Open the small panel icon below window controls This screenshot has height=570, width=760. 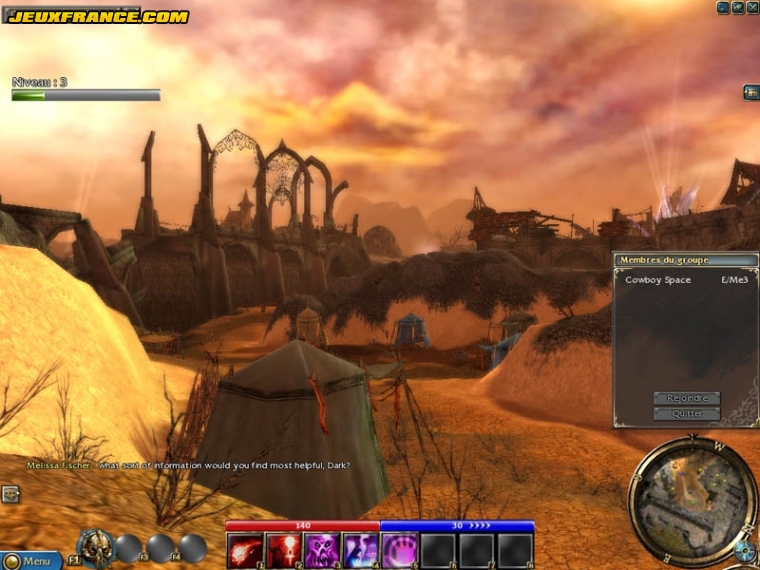point(751,93)
